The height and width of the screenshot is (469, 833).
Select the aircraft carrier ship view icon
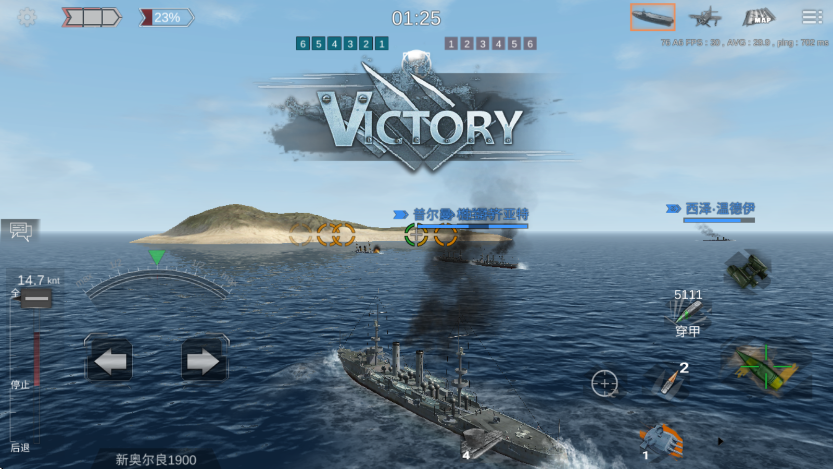652,17
